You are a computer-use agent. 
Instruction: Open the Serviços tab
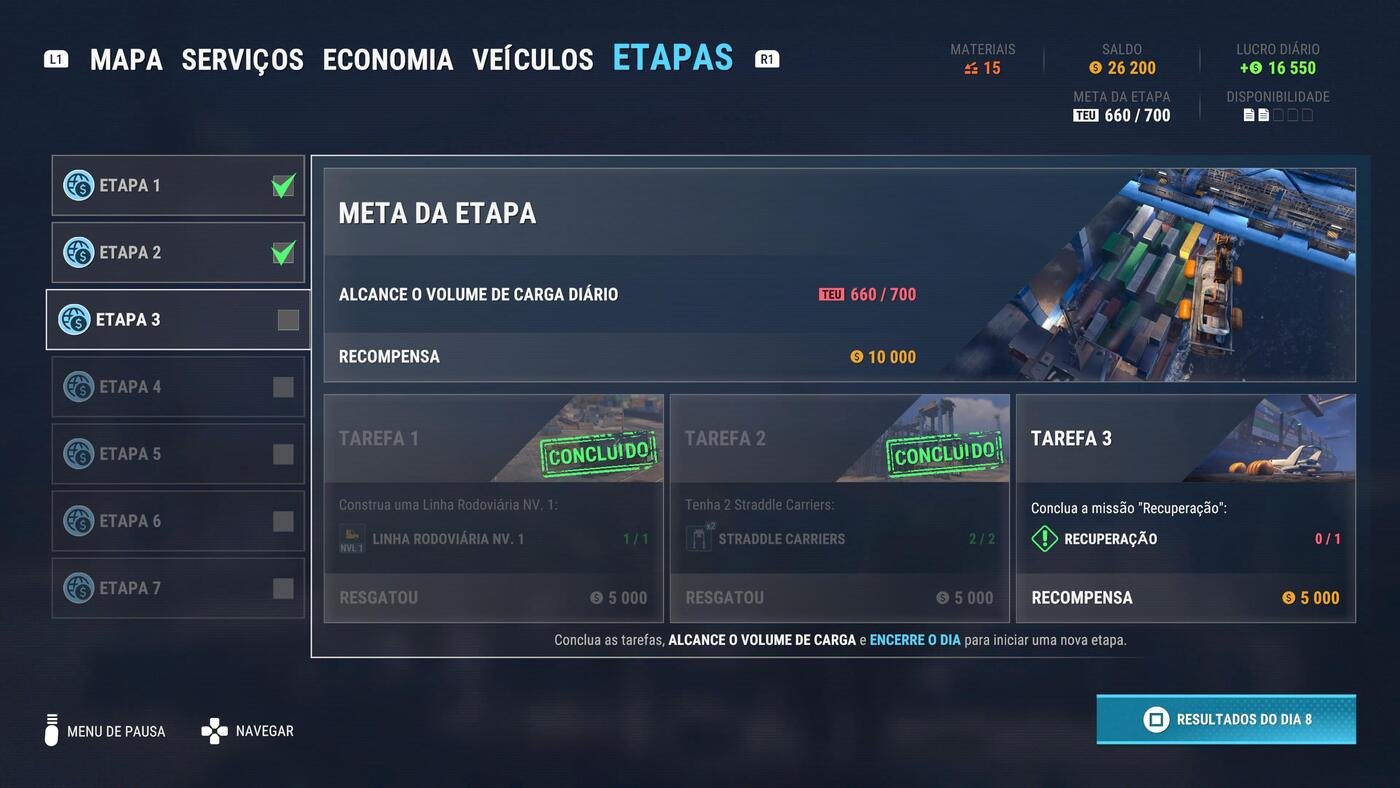[242, 60]
